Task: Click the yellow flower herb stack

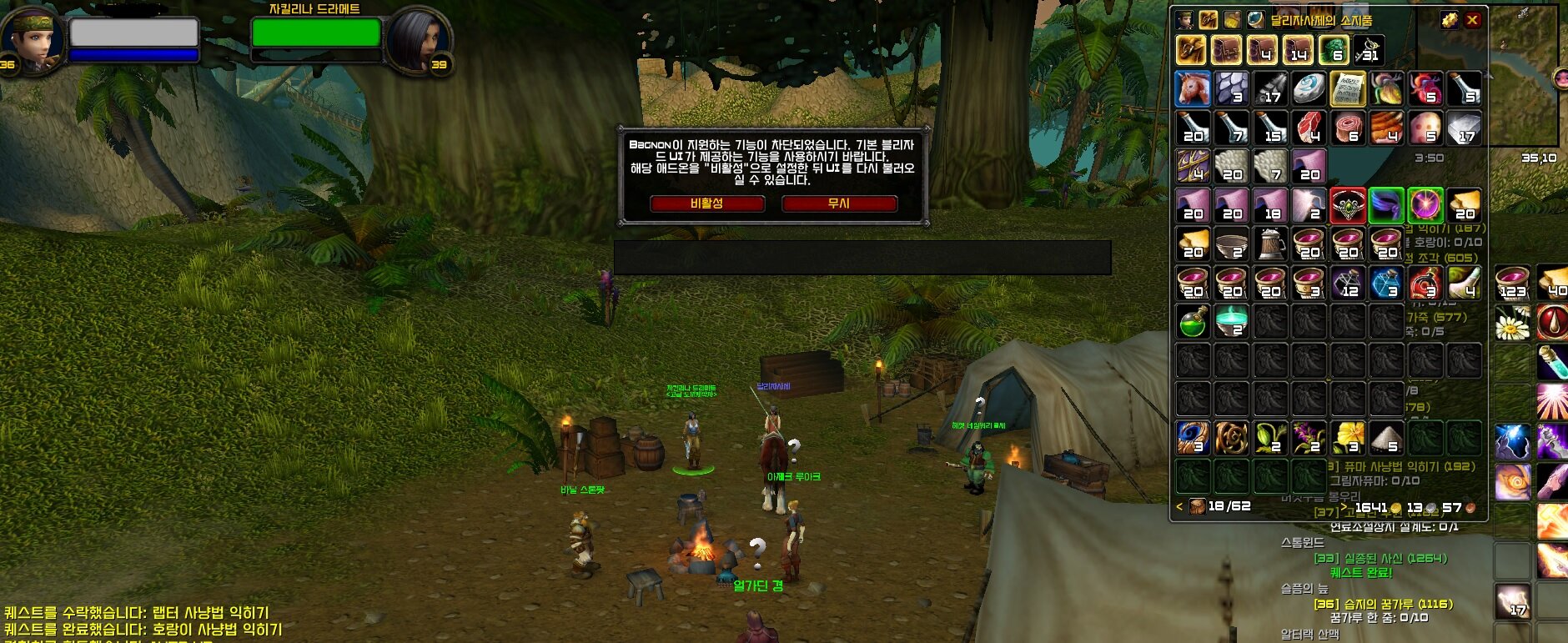Action: (1348, 437)
